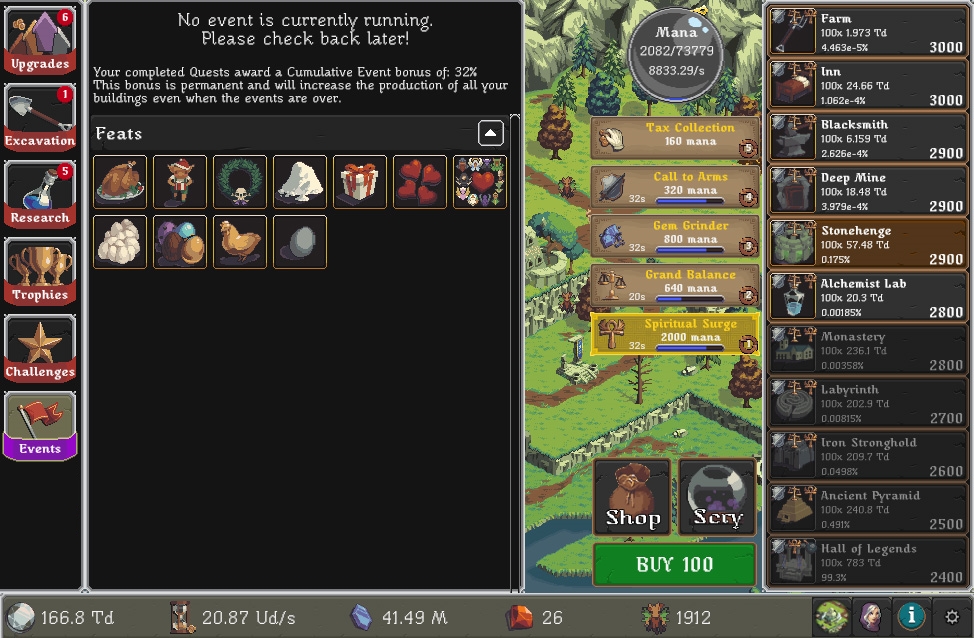974x638 pixels.
Task: Open the Upgrades tab
Action: 40,41
